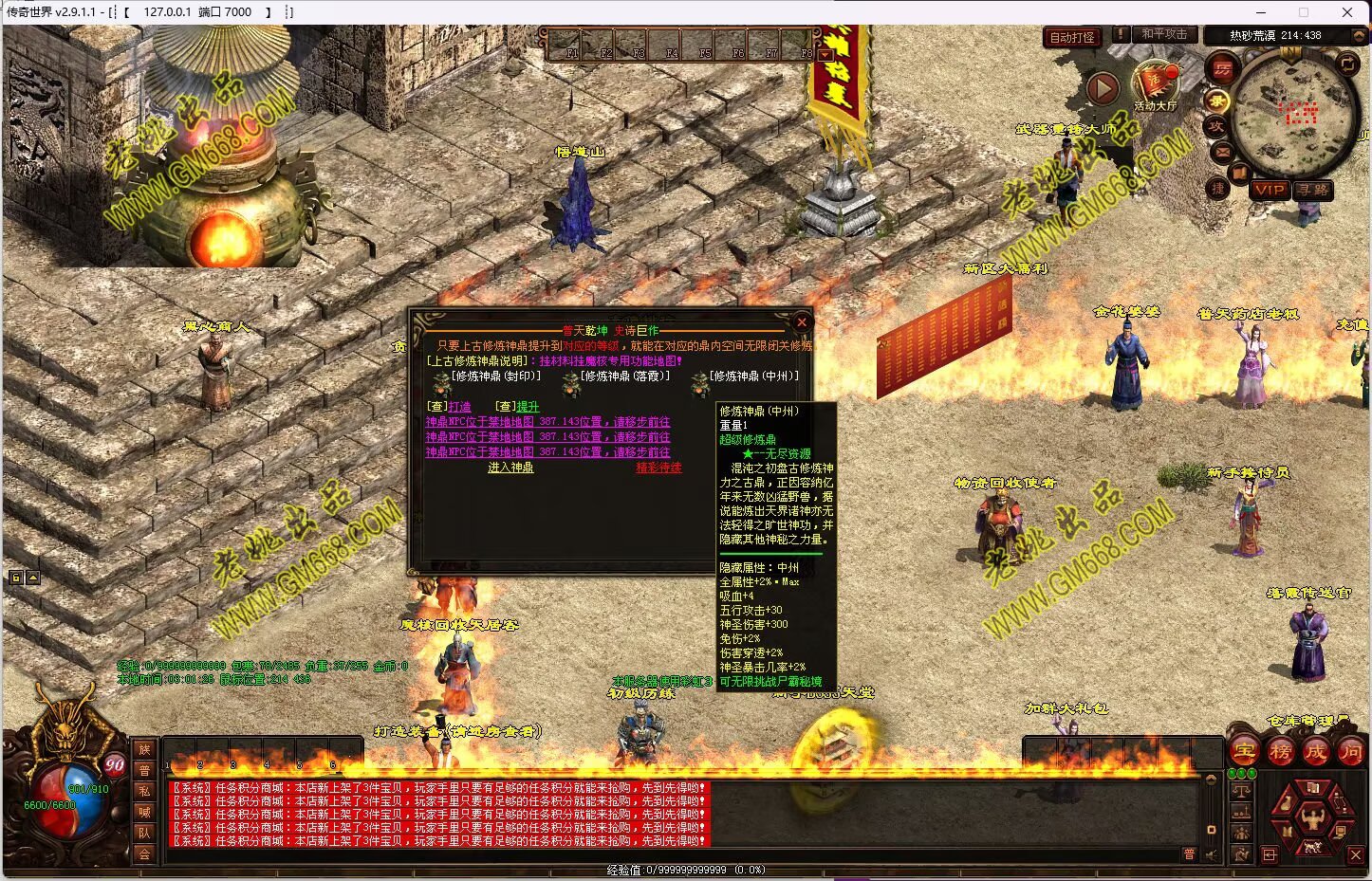
Task: Close the game window
Action: (x=1347, y=12)
